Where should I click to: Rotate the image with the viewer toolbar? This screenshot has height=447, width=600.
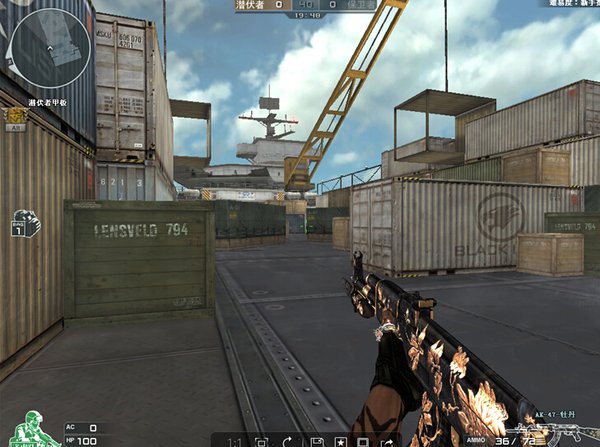288,441
